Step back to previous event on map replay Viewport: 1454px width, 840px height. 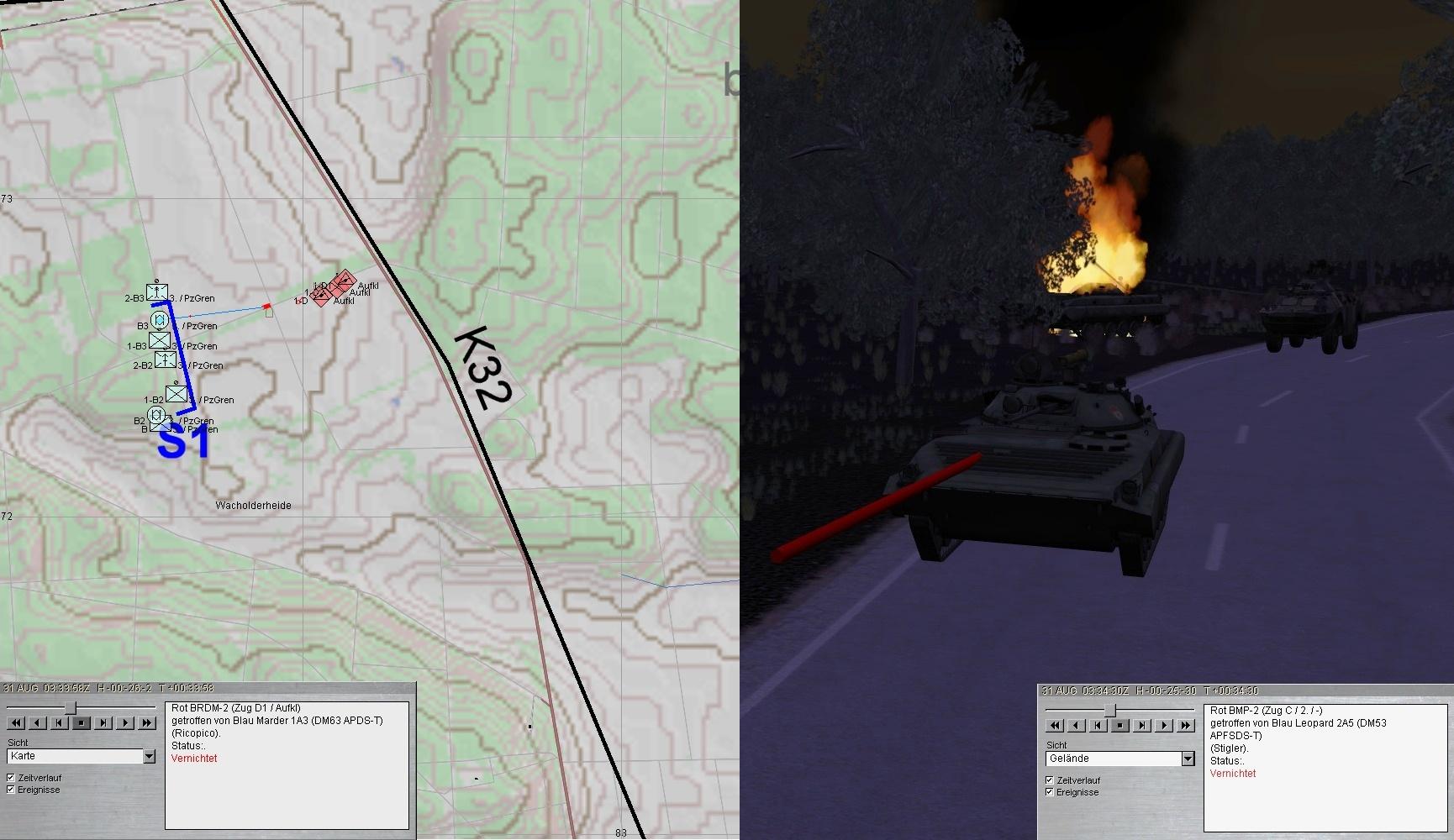coord(60,722)
